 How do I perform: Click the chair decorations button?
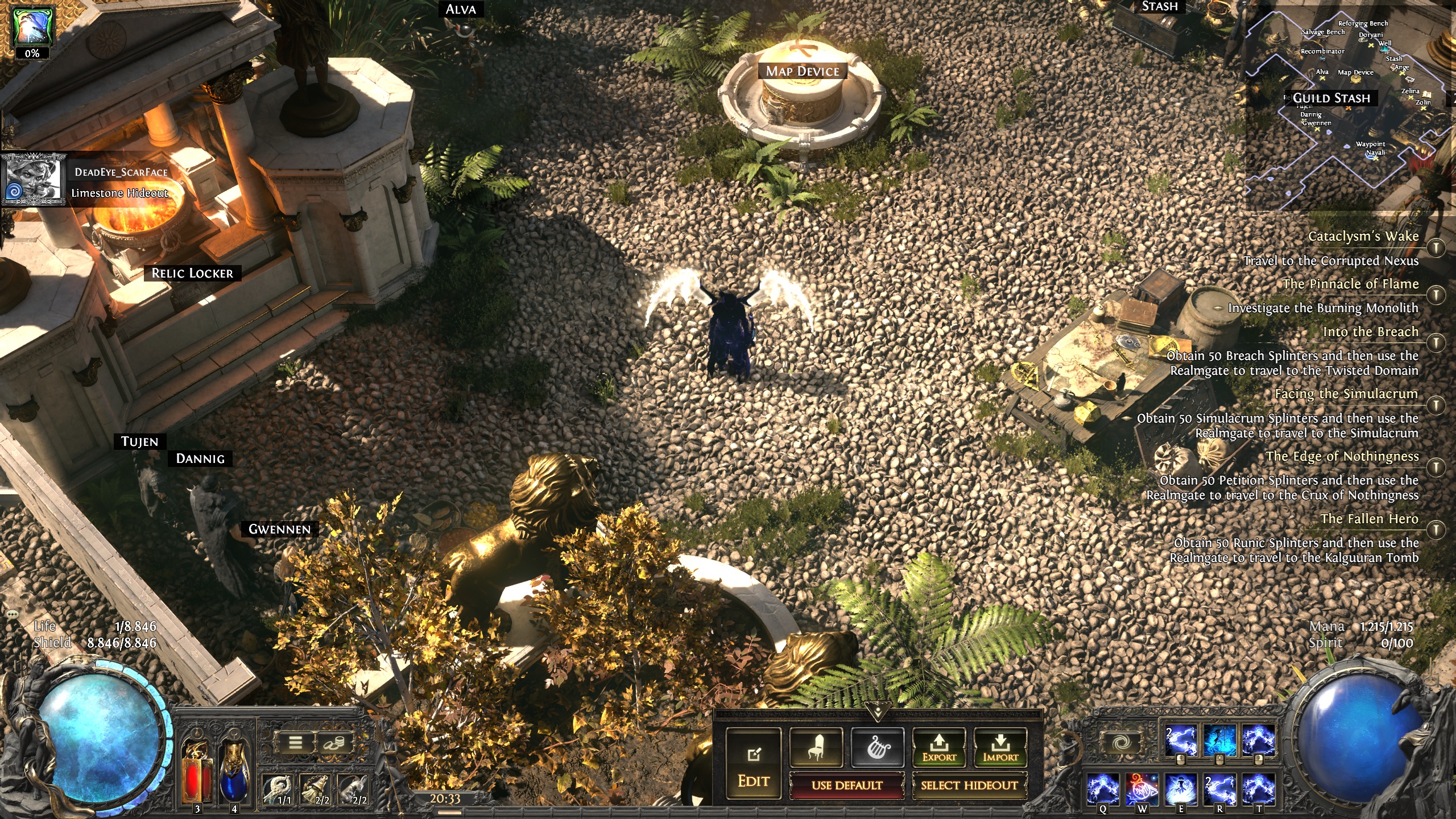(816, 747)
